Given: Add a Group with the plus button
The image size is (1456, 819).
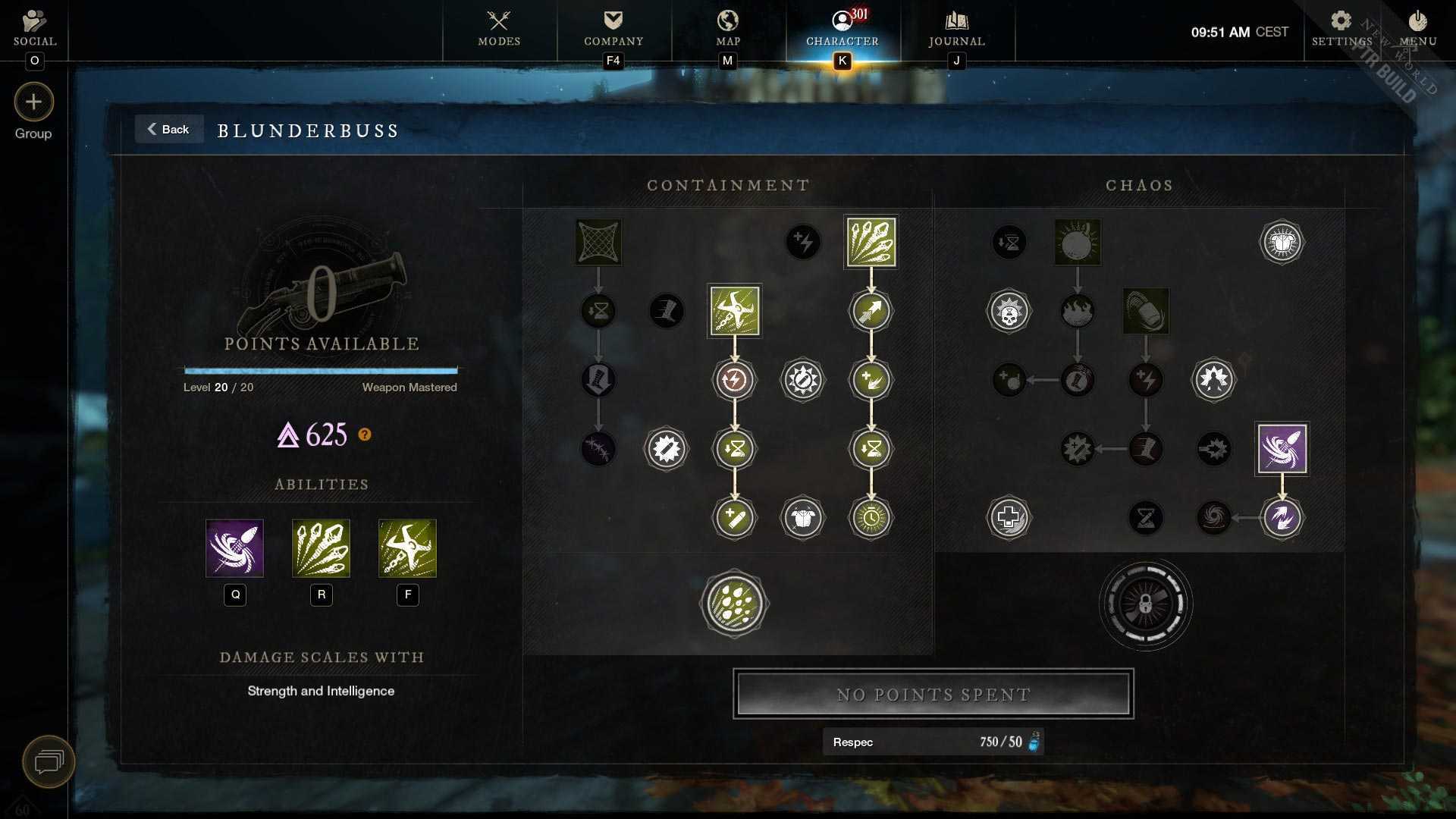Looking at the screenshot, I should point(33,102).
